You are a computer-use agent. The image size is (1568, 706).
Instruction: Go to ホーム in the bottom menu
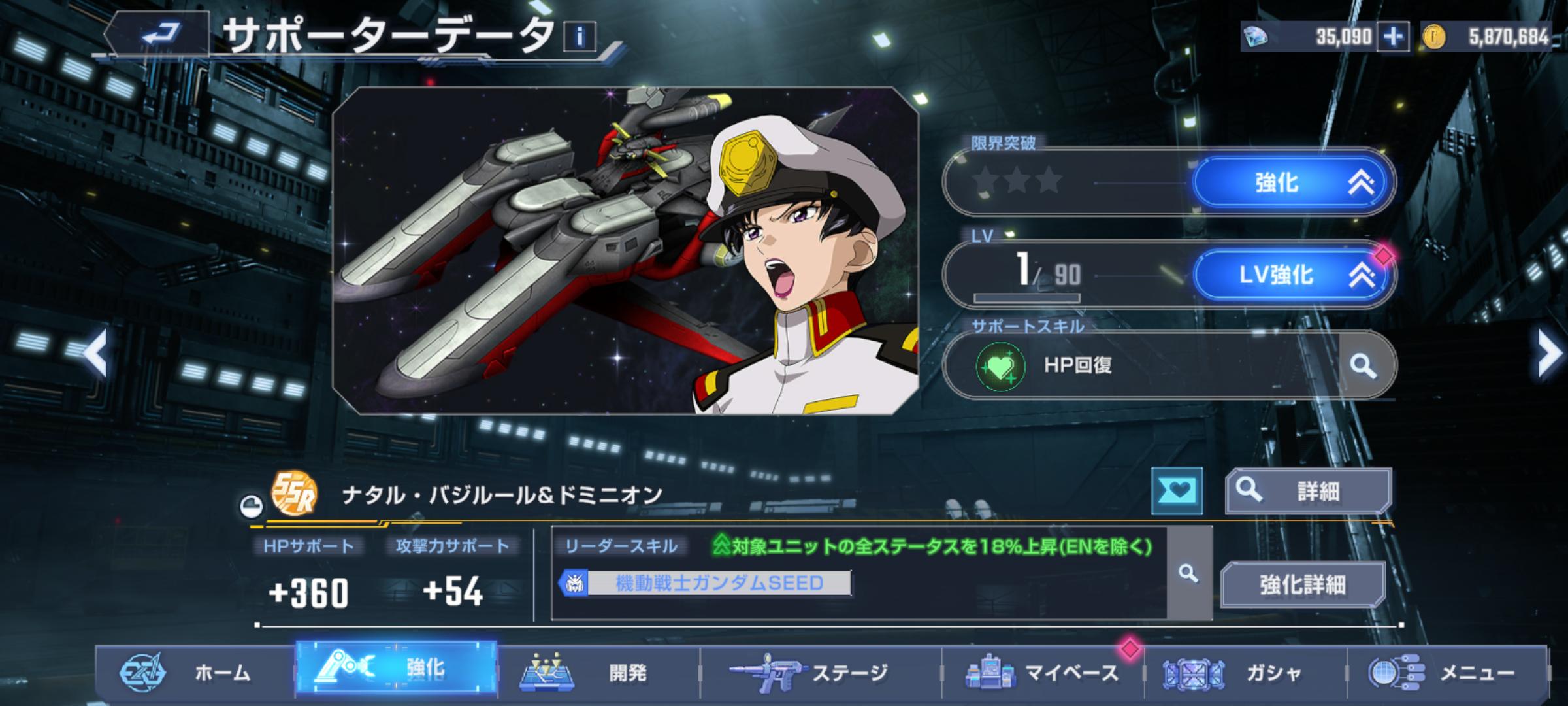[x=195, y=672]
